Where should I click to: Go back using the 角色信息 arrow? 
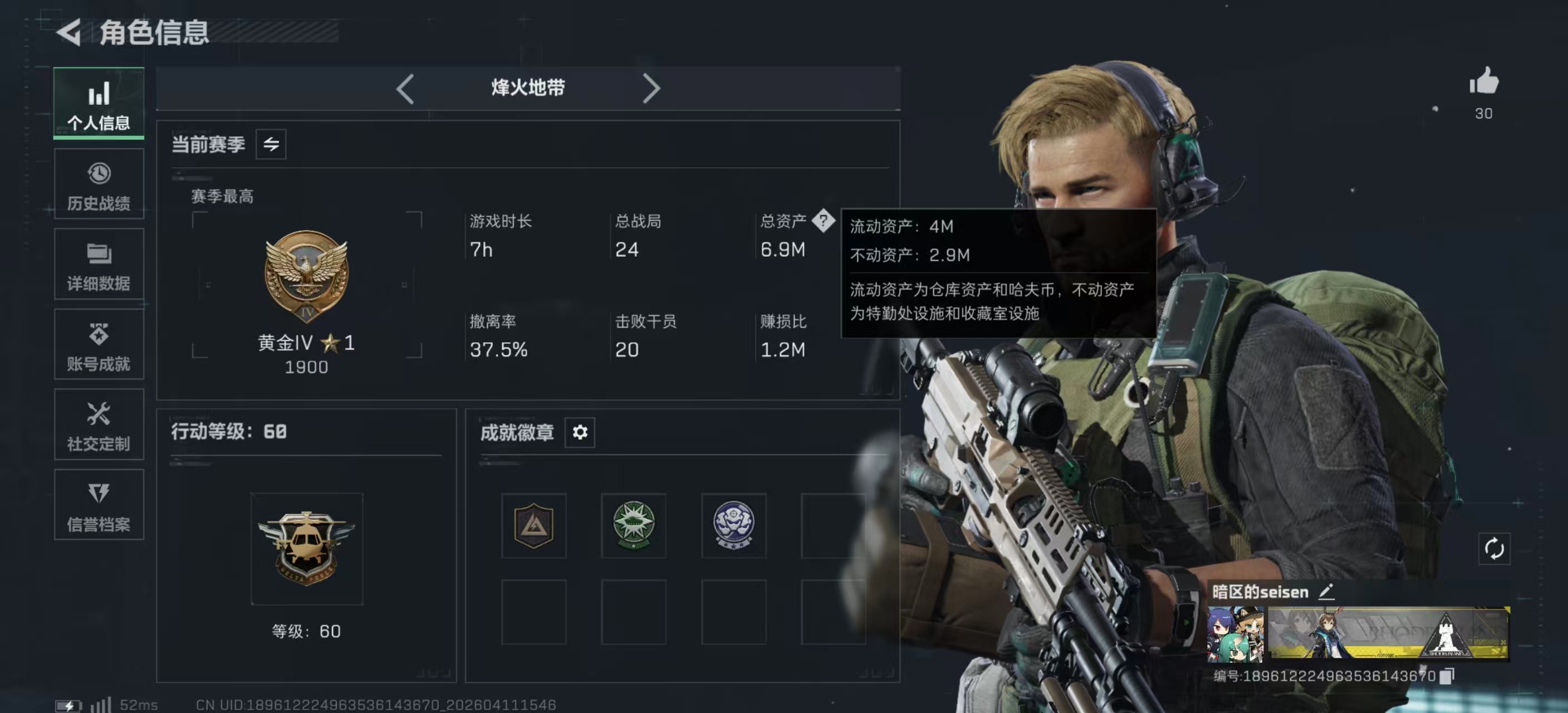point(69,33)
